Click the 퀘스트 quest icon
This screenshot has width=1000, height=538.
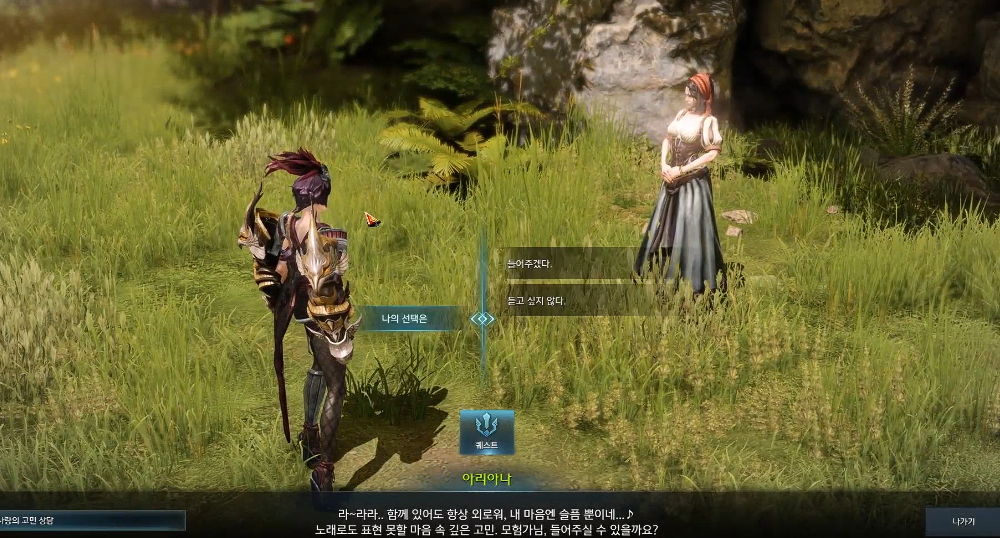click(487, 432)
